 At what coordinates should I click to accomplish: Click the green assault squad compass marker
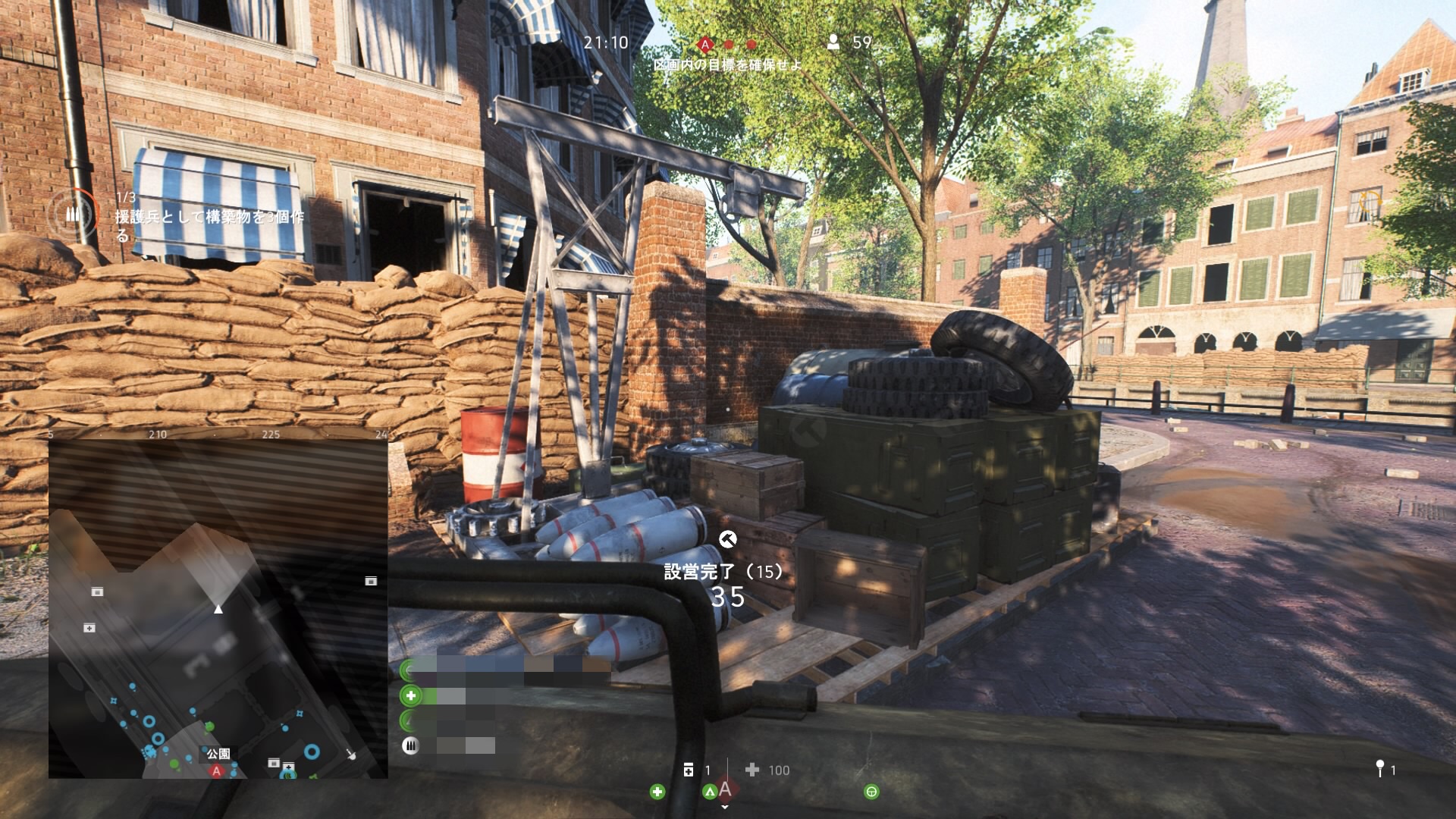tap(709, 792)
